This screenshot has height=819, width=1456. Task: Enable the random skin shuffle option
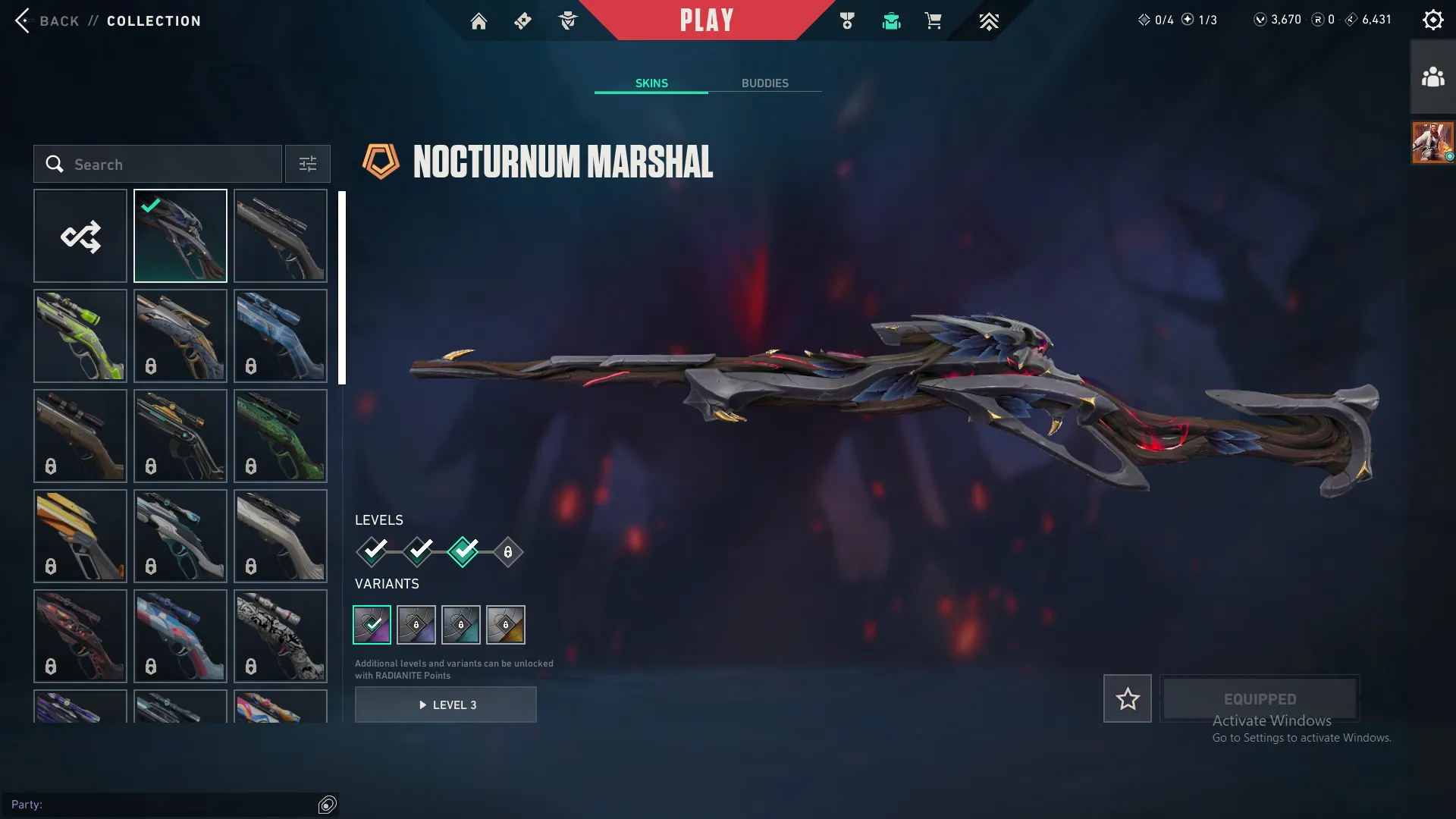[x=80, y=235]
